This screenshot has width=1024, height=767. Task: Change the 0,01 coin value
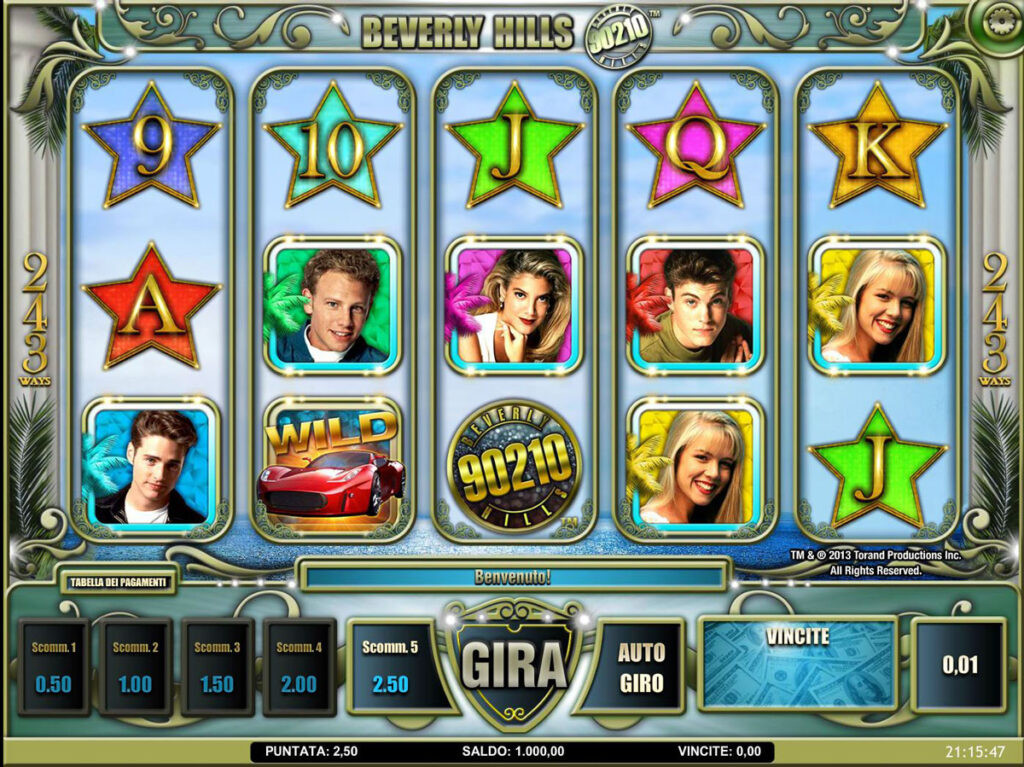click(x=959, y=665)
